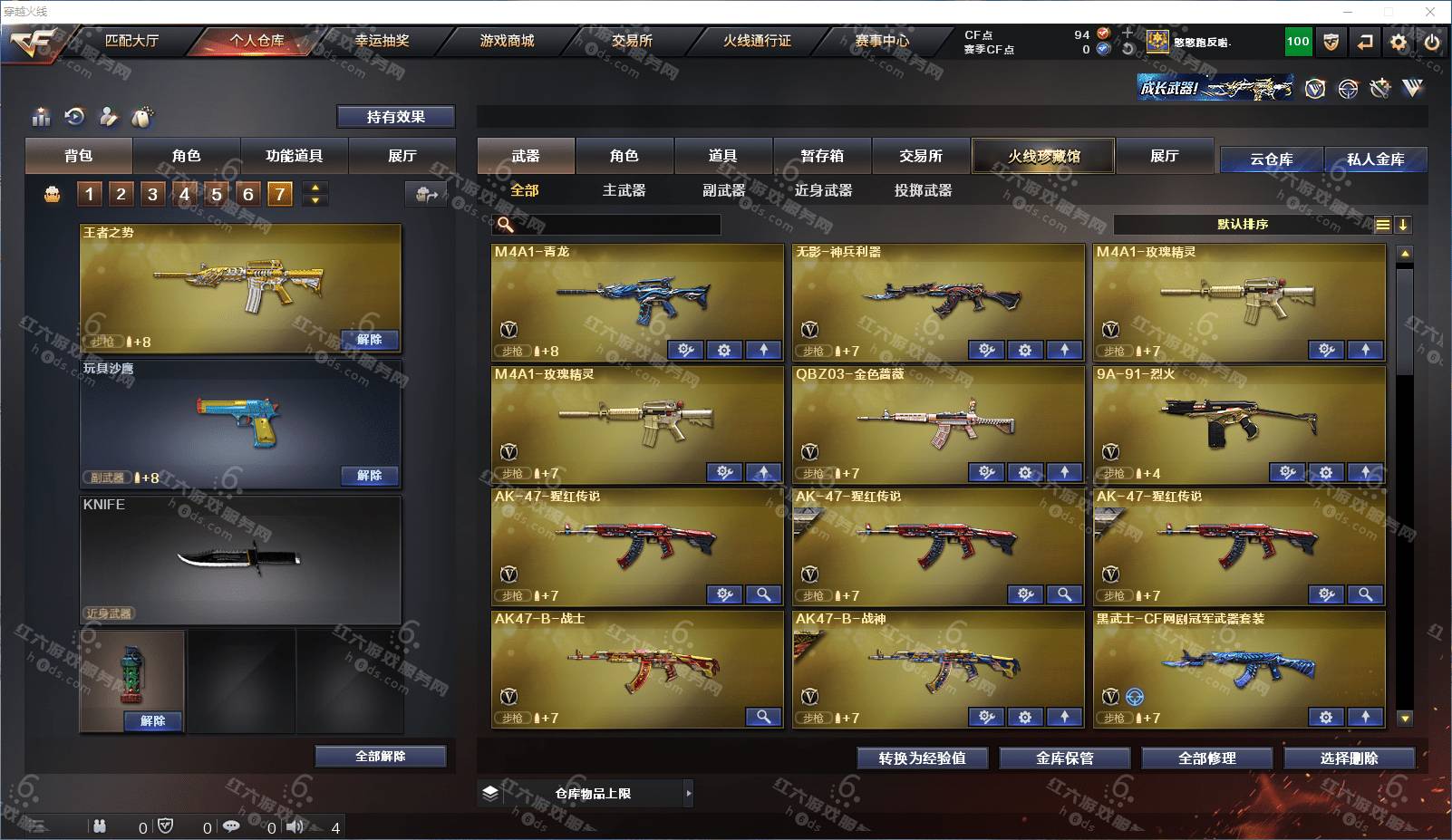Filter by 副武器 secondary weapons
Image resolution: width=1452 pixels, height=840 pixels.
click(723, 190)
